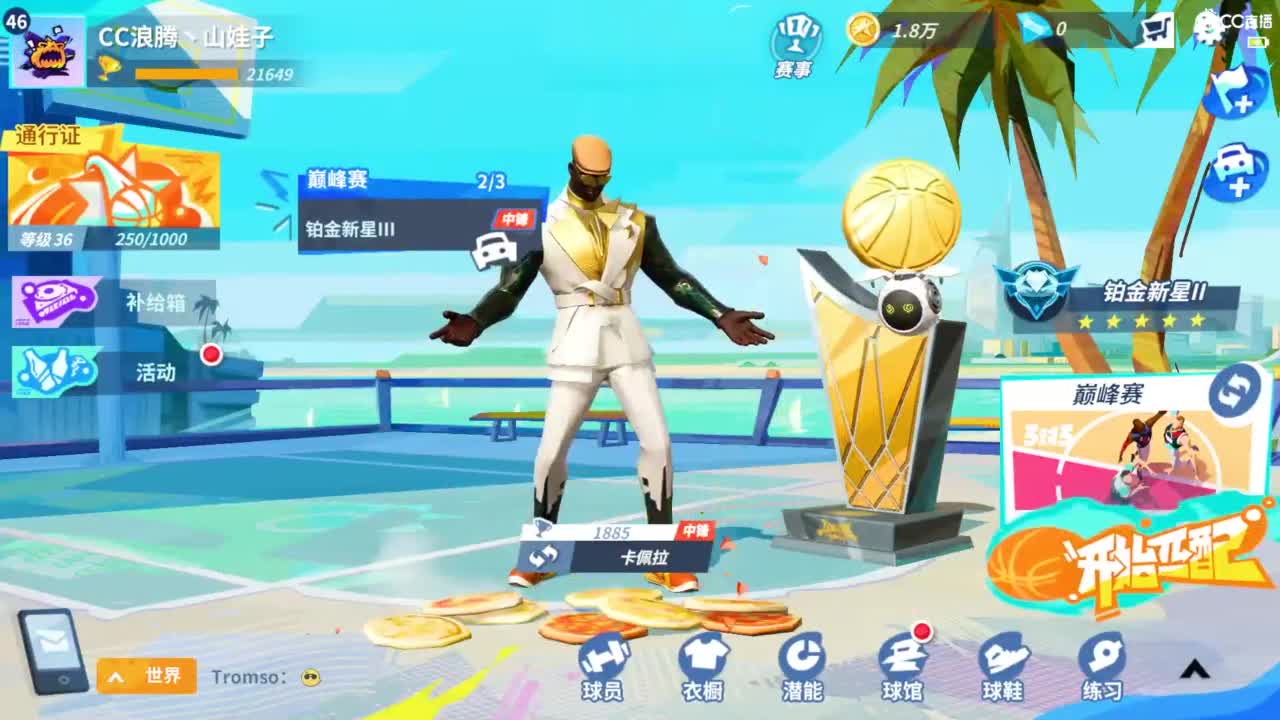The width and height of the screenshot is (1280, 720).
Task: Open the shop cart icon at top right
Action: point(1157,30)
